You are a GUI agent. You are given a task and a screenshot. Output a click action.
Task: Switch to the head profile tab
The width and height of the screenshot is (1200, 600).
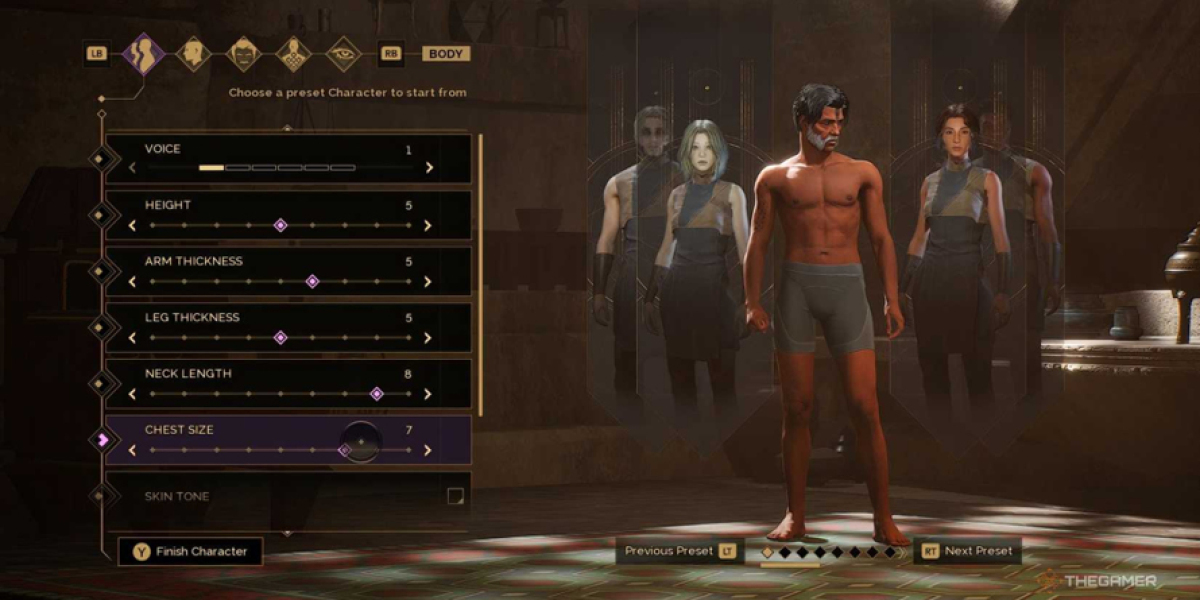point(193,54)
